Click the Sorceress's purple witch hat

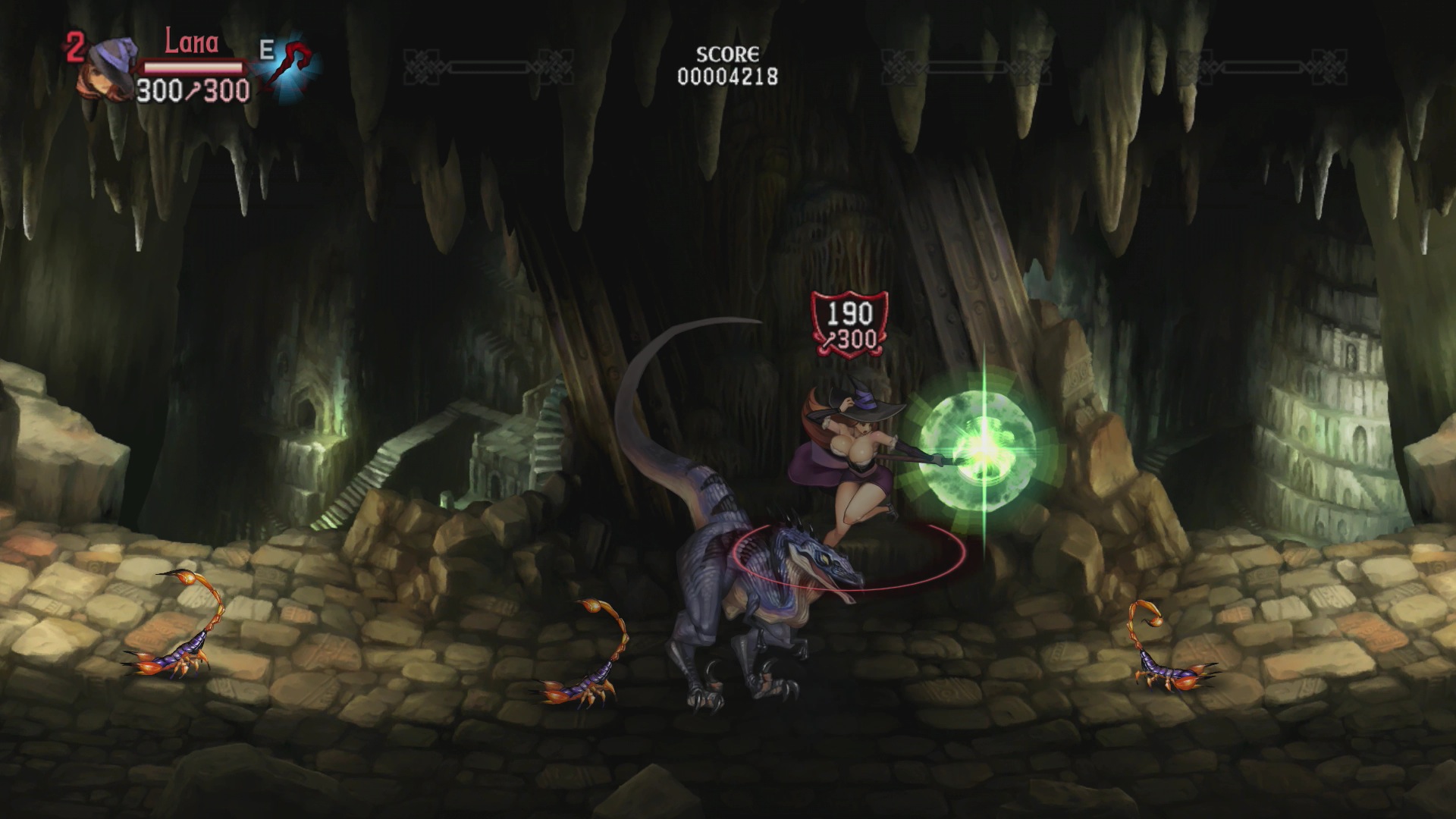tap(864, 402)
